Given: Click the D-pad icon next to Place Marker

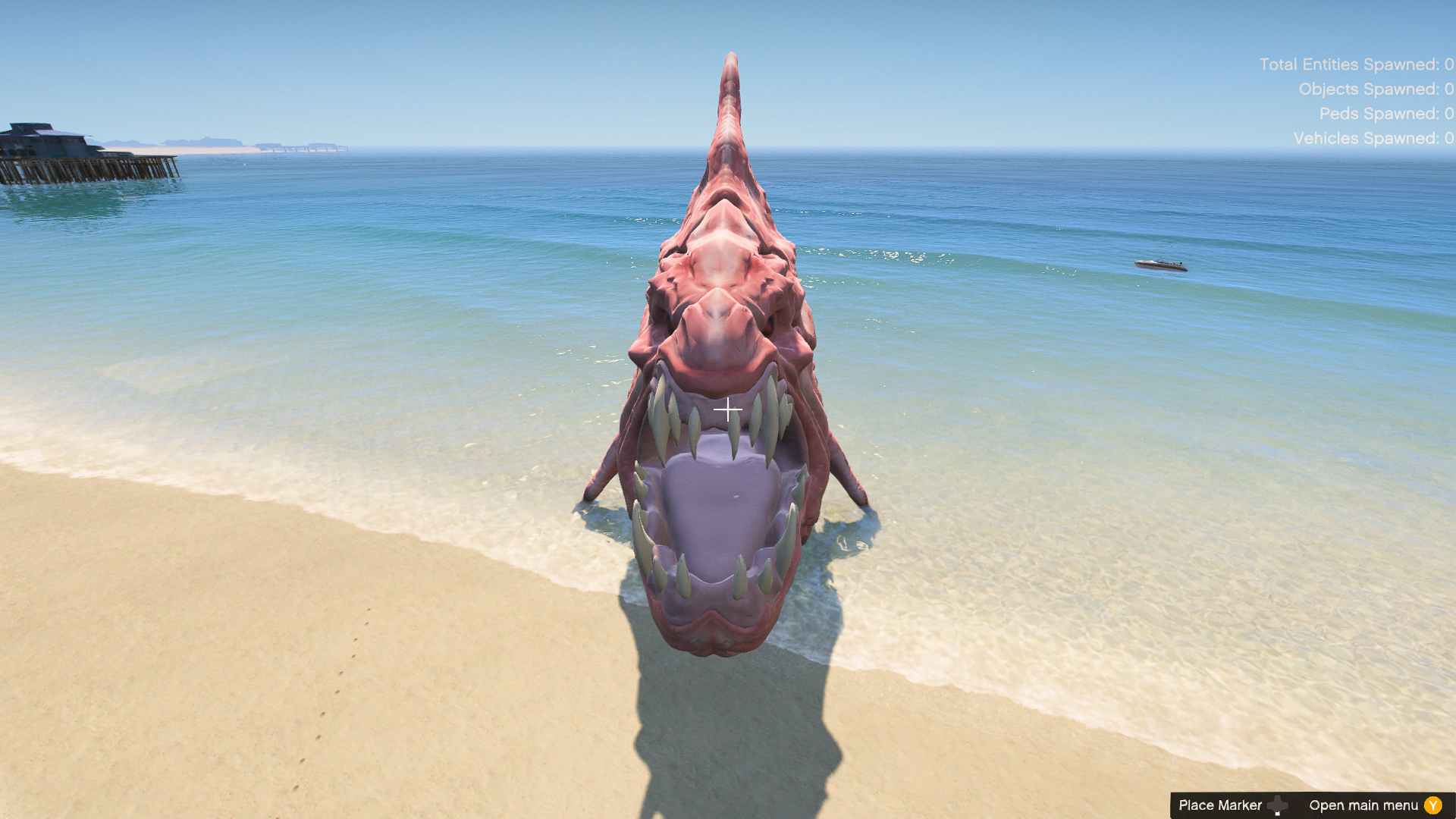Looking at the screenshot, I should 1278,805.
